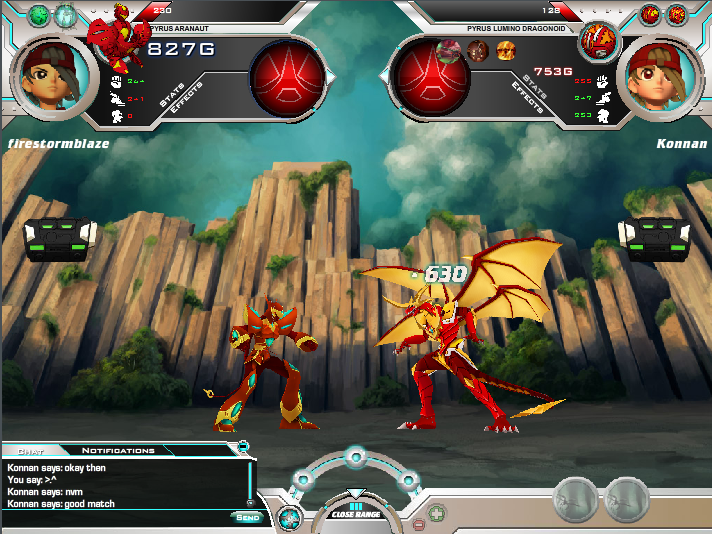Click the chat panel scrollbar
Image resolution: width=712 pixels, height=534 pixels.
pos(249,484)
